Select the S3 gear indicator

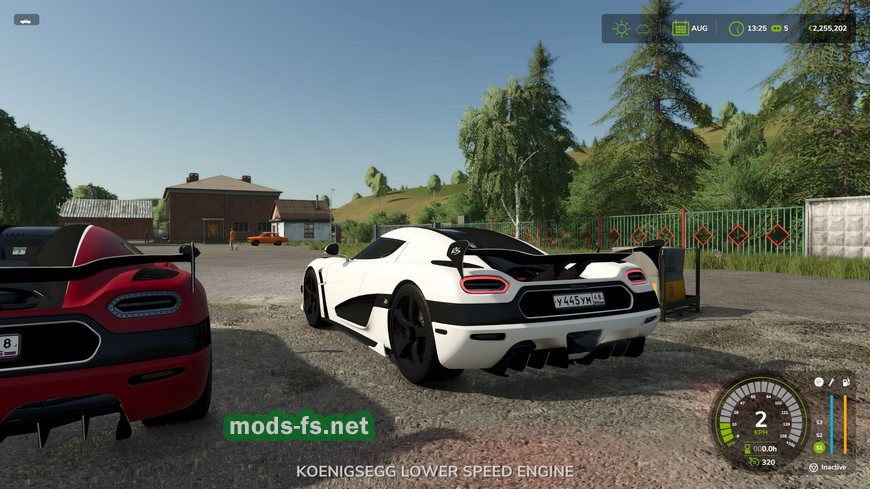(x=819, y=421)
